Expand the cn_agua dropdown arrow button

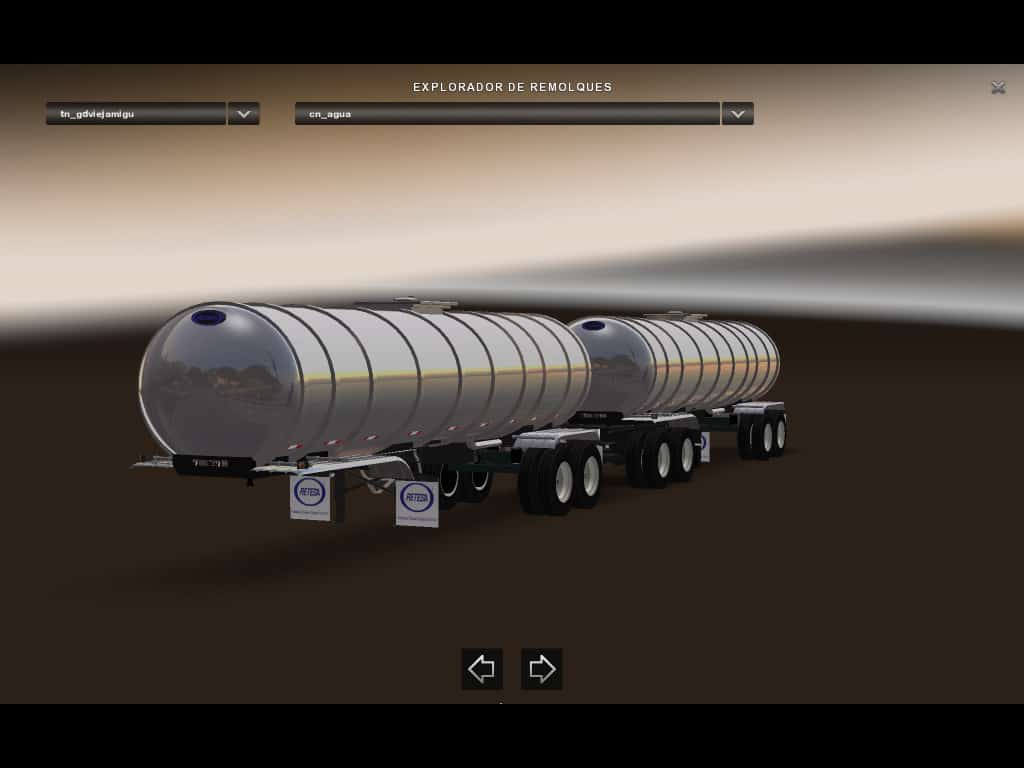737,114
